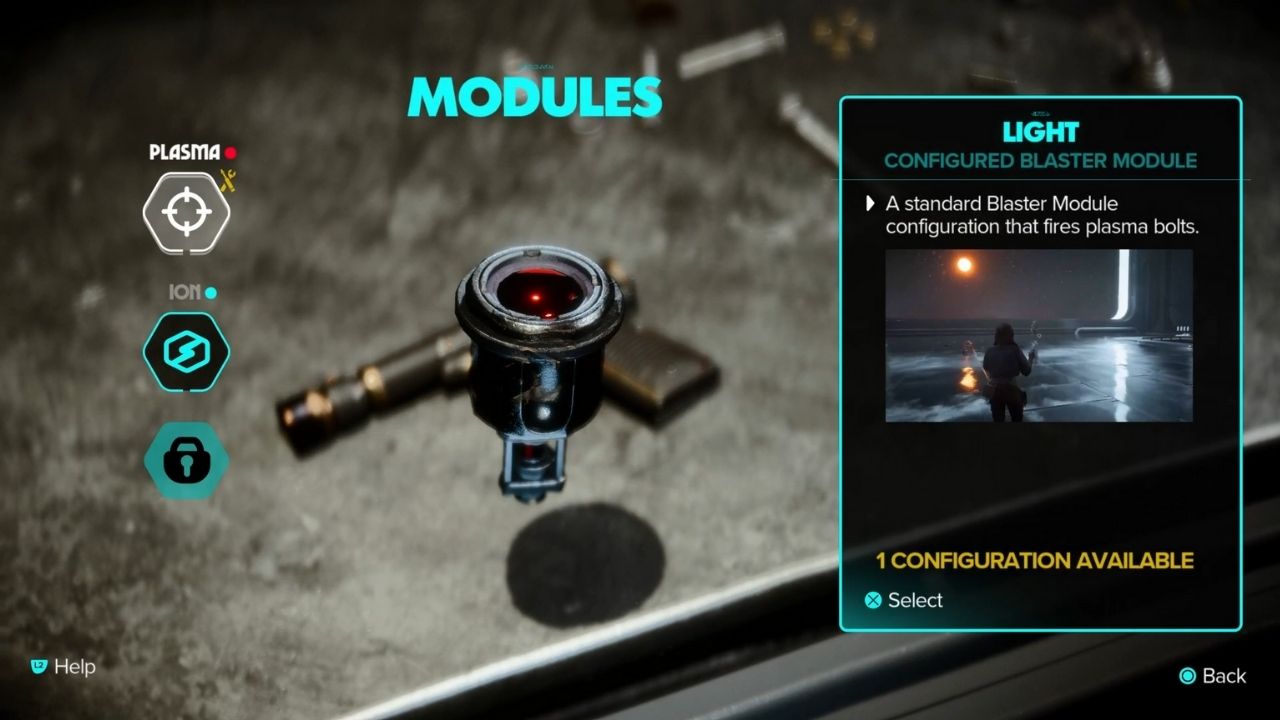1280x720 pixels.
Task: Toggle the highlighted Ion module selection
Action: pos(185,353)
